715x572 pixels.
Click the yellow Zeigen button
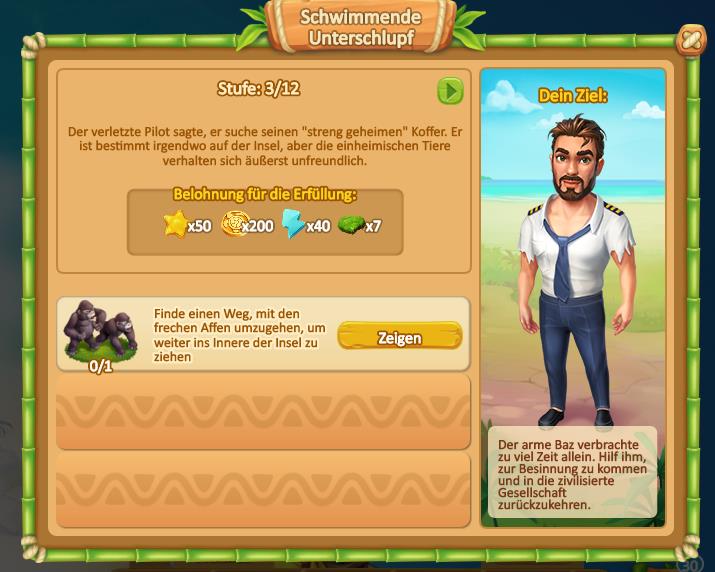point(399,337)
